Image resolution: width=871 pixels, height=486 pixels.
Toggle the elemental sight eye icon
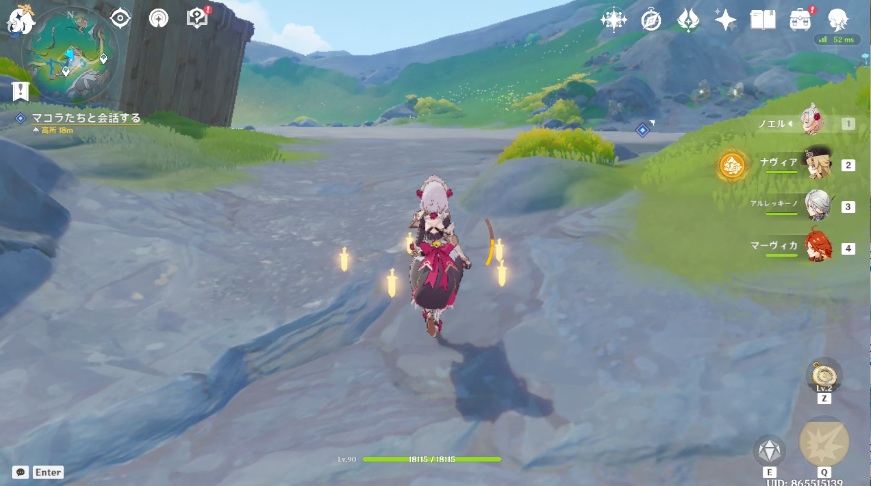tap(121, 18)
